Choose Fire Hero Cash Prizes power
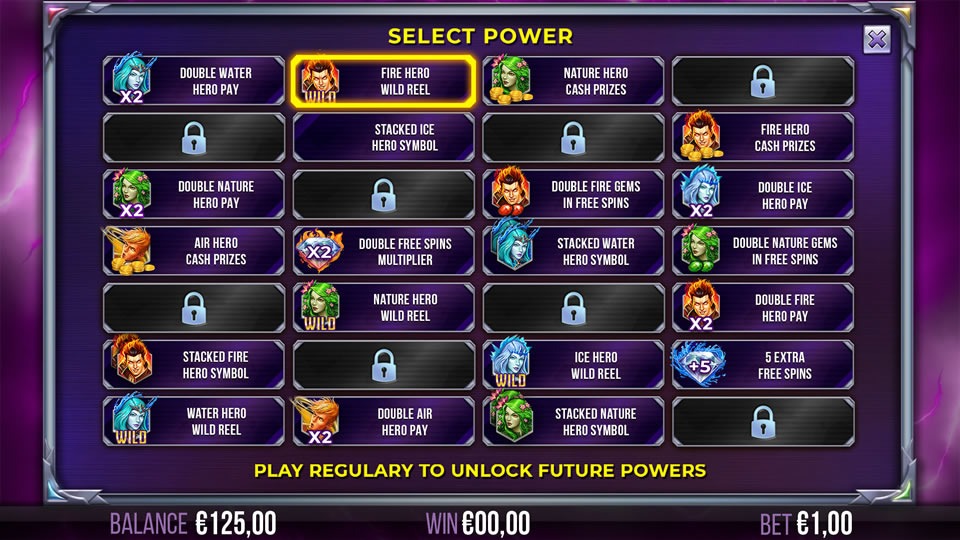Screen dimensions: 960x540 [x=763, y=137]
